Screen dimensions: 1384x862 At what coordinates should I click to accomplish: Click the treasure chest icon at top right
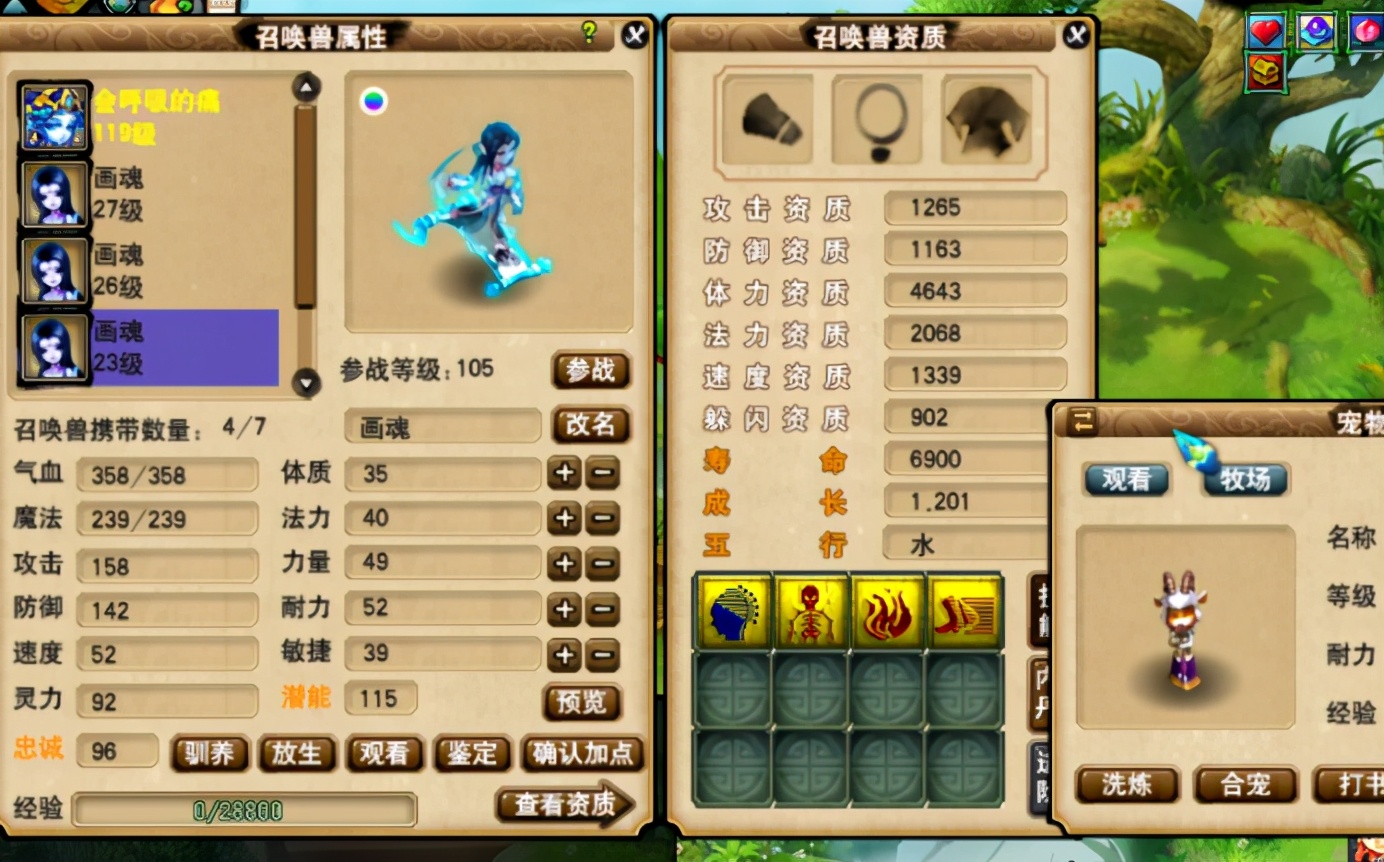click(1265, 73)
